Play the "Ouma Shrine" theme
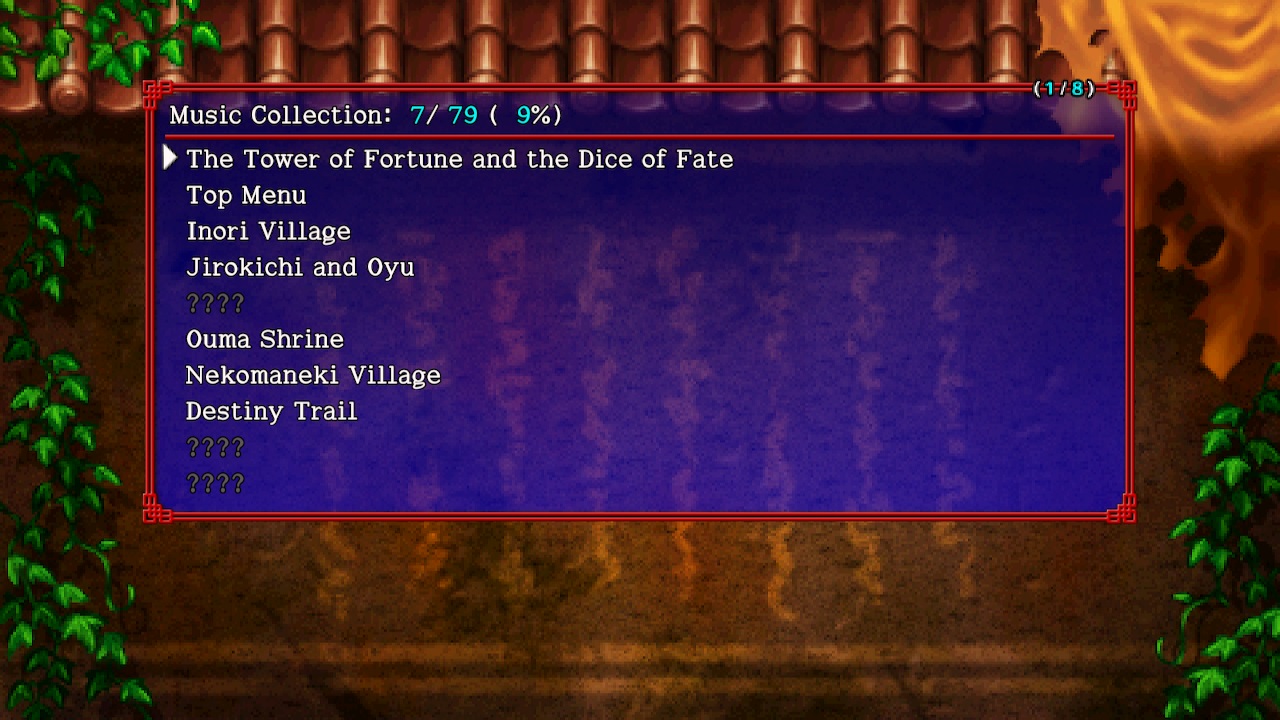The image size is (1280, 720). [x=265, y=339]
